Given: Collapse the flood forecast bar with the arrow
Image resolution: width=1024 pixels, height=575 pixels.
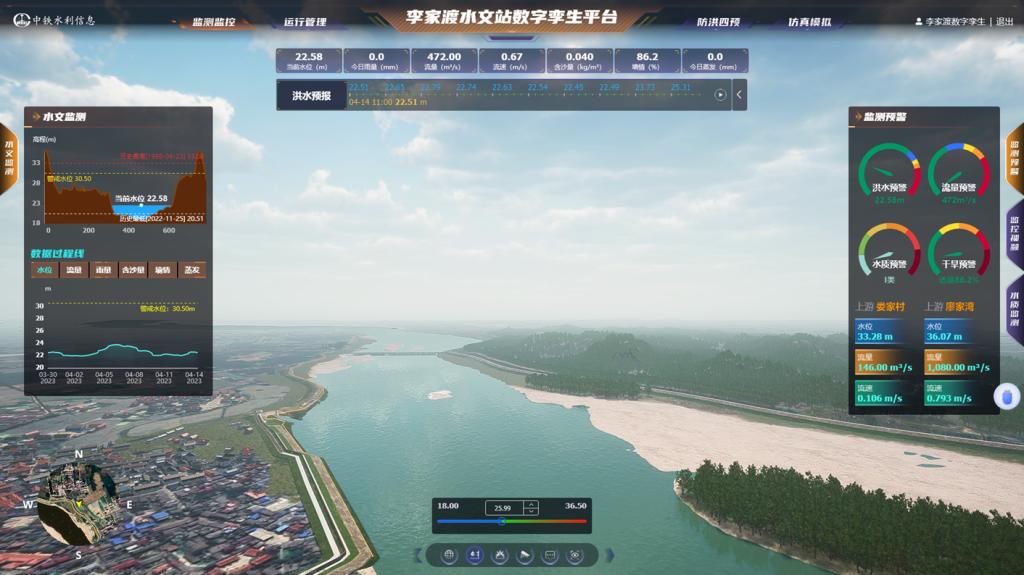Looking at the screenshot, I should (740, 95).
